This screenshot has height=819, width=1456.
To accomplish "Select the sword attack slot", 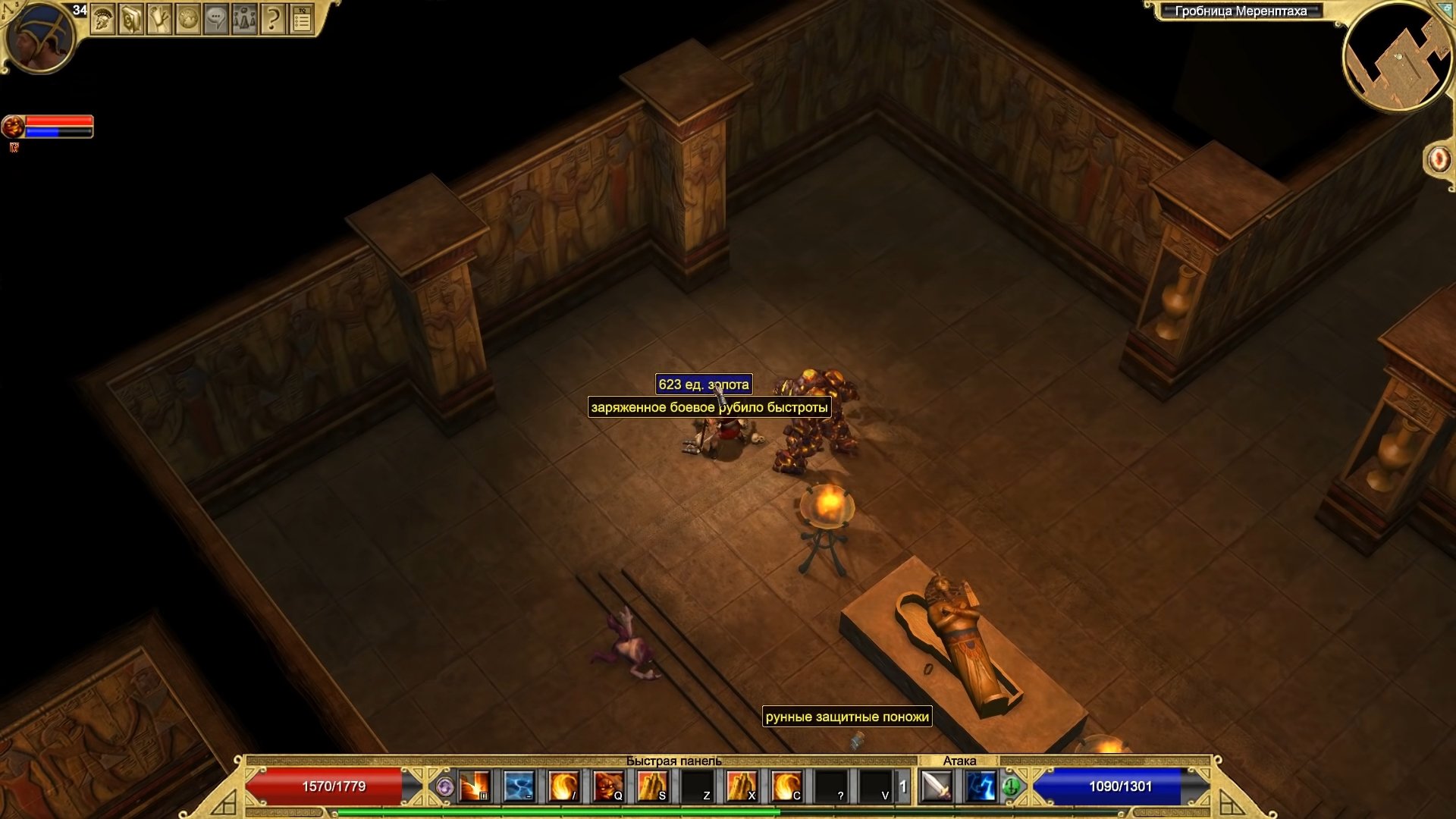I will (936, 786).
